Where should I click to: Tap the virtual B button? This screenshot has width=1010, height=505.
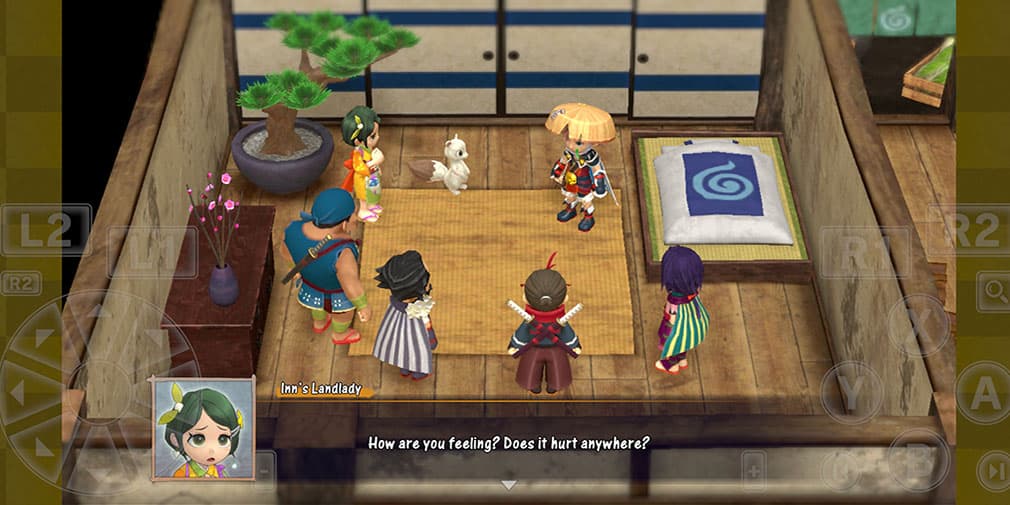click(x=918, y=459)
